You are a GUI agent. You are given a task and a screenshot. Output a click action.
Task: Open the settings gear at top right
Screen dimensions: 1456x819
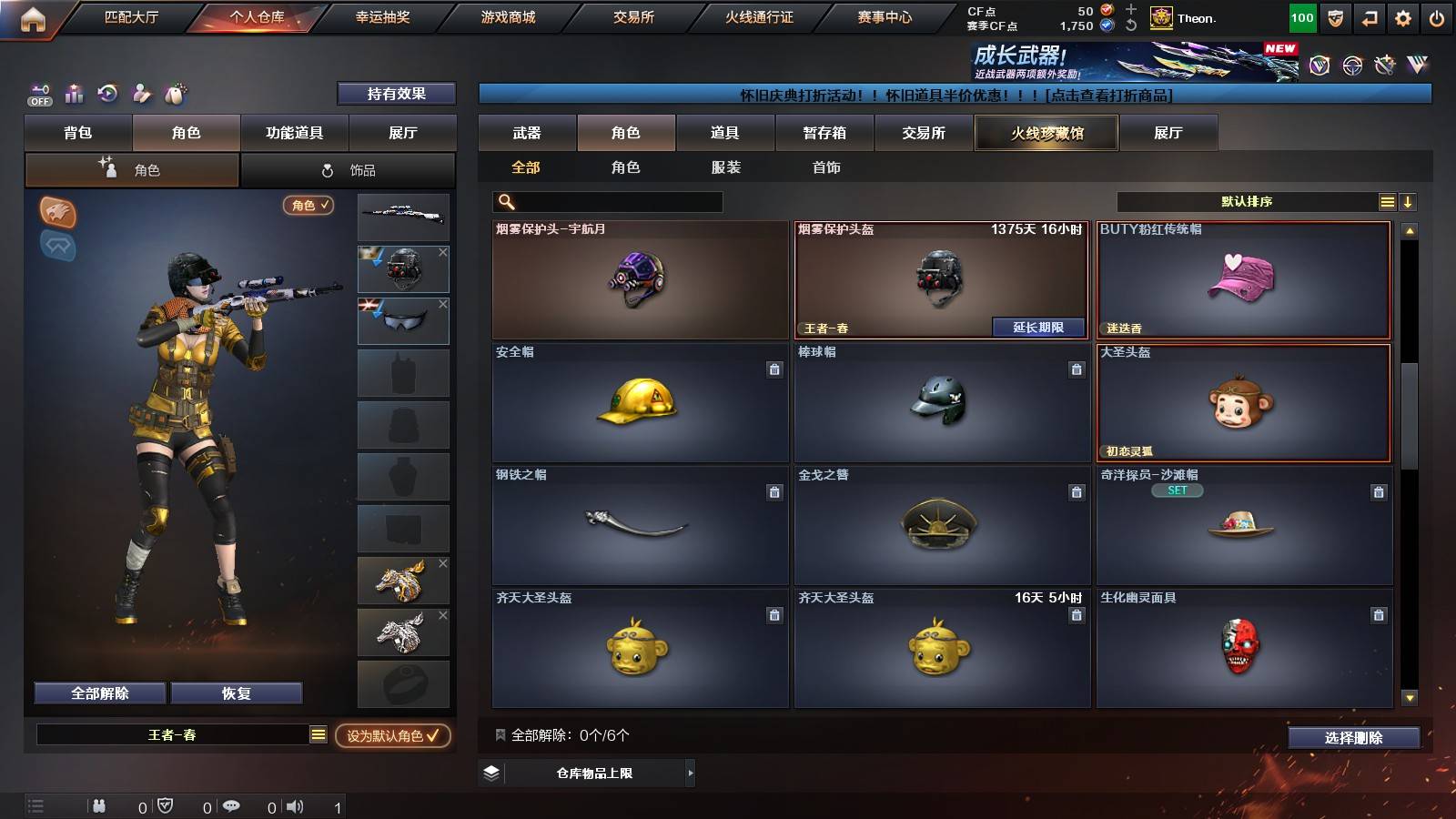click(x=1400, y=17)
